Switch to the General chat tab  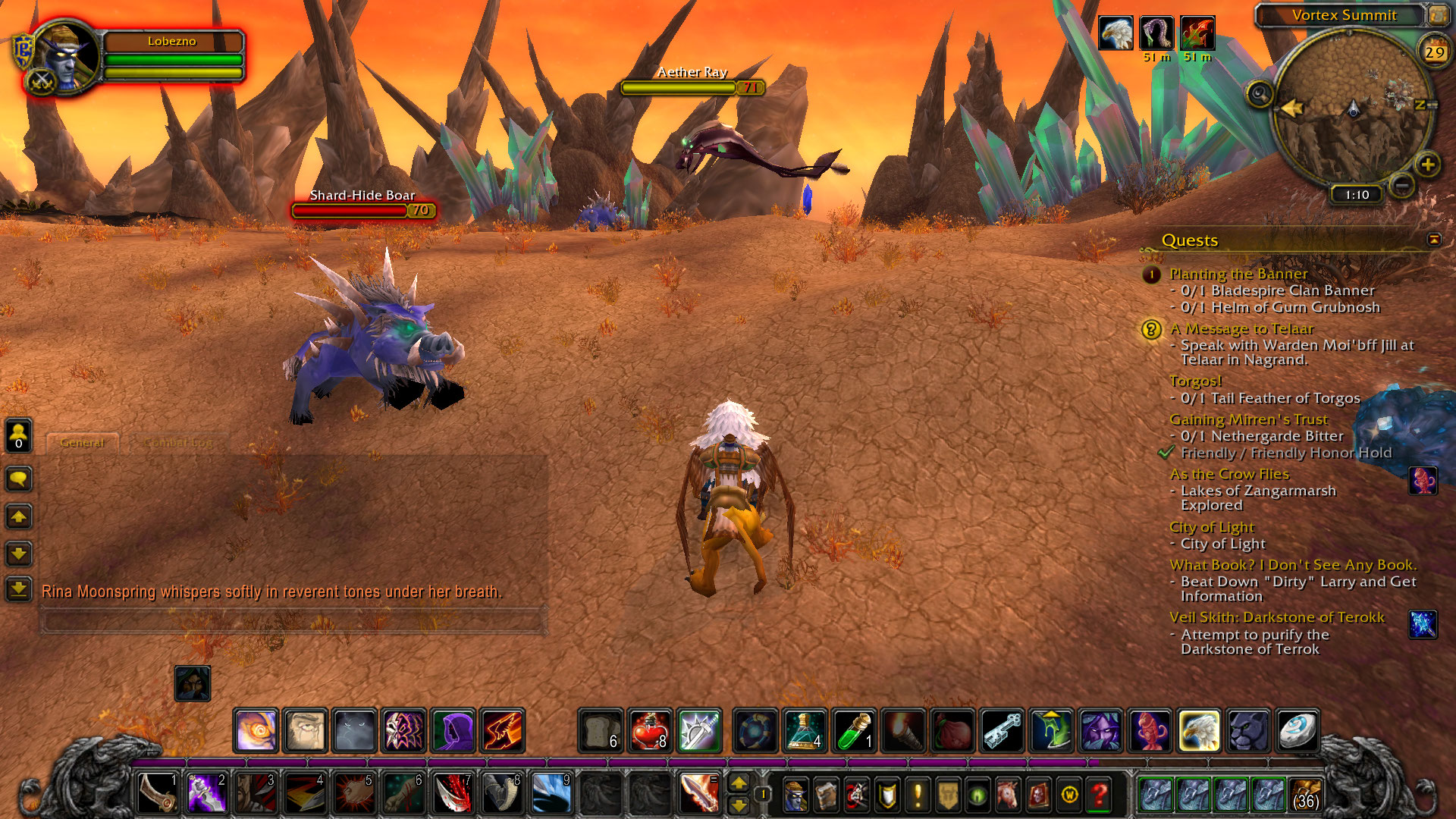(x=82, y=443)
